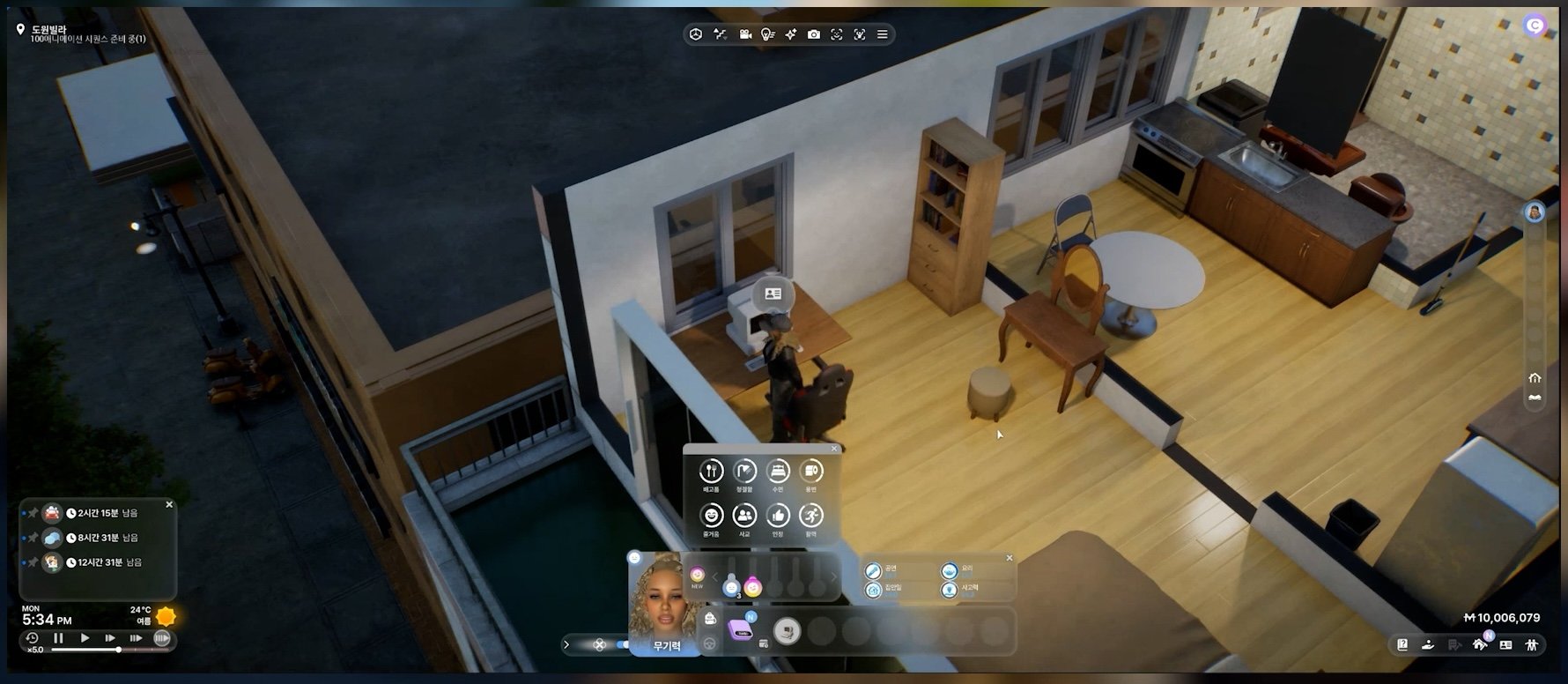1568x684 pixels.
Task: Open photo mode with the camera icon
Action: pos(814,34)
